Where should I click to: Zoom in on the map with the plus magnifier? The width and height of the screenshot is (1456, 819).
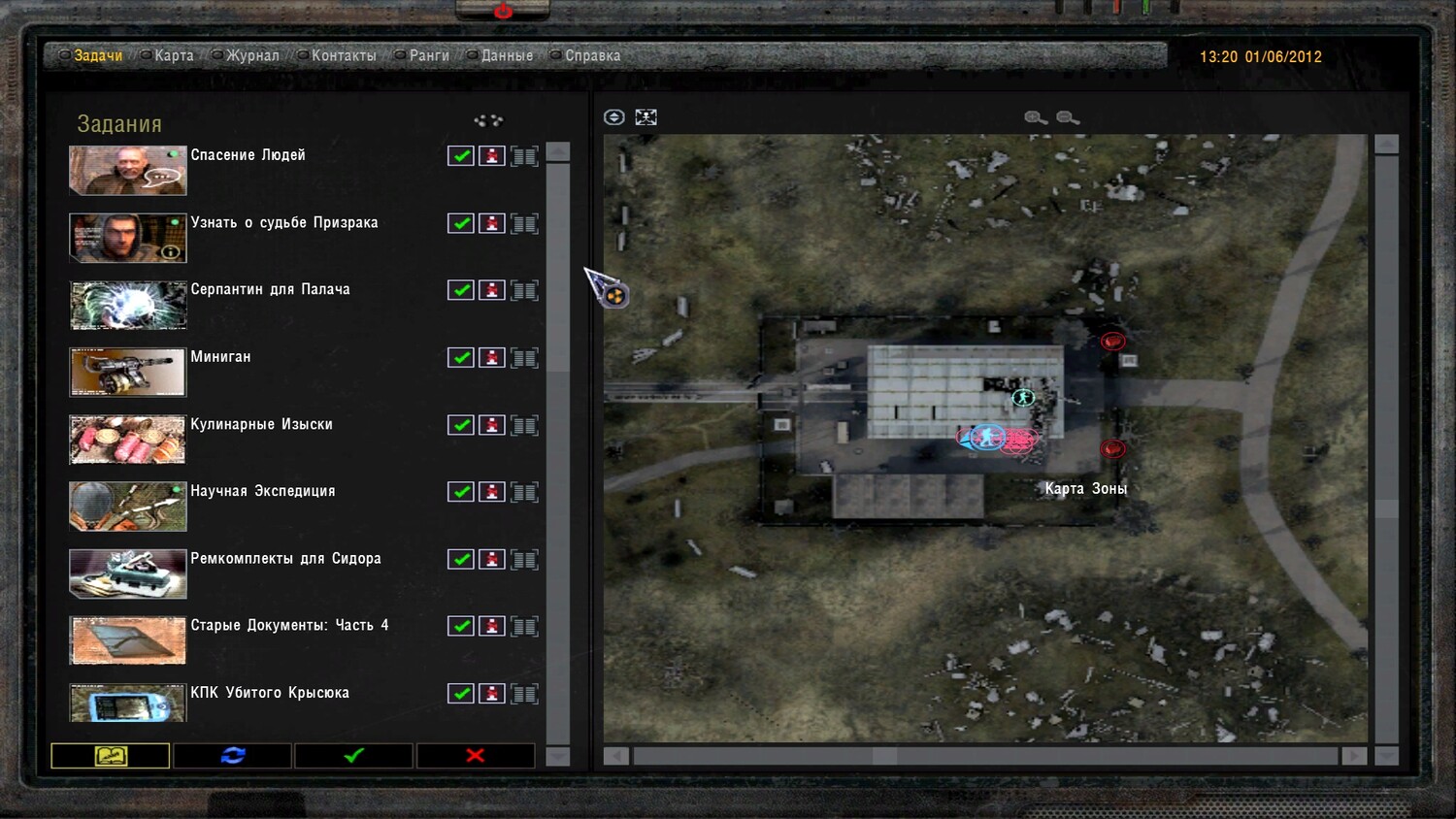pos(1036,117)
